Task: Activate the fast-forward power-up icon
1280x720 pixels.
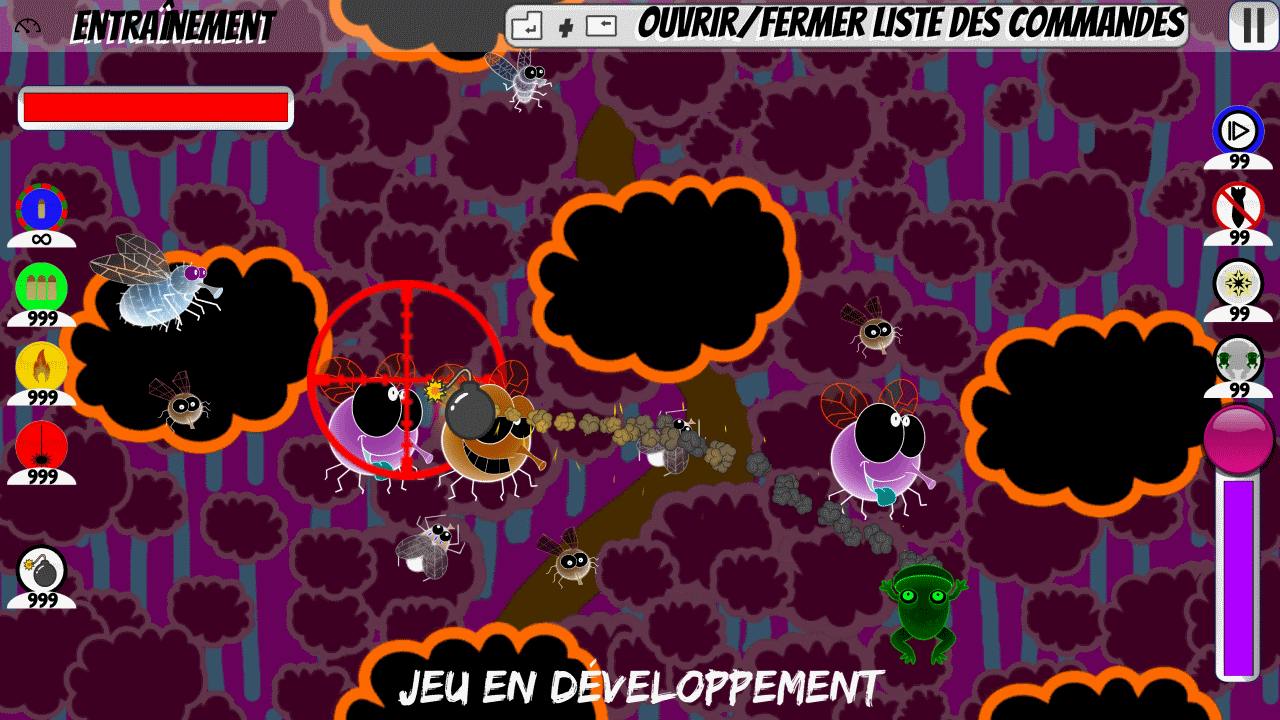Action: (x=1240, y=131)
